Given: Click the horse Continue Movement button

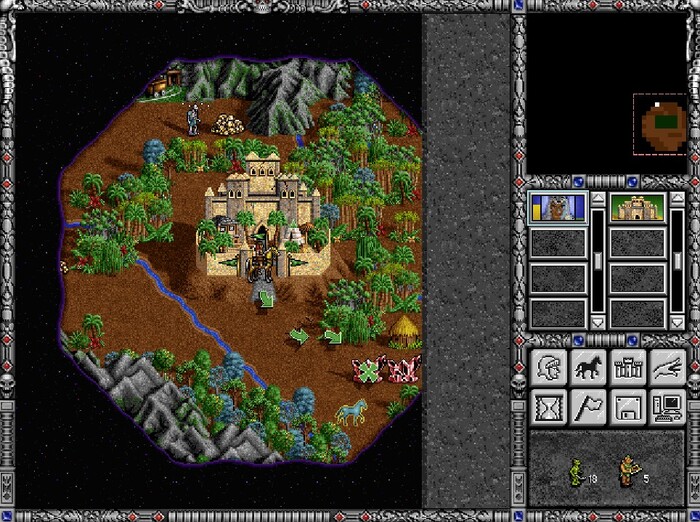Looking at the screenshot, I should point(588,367).
